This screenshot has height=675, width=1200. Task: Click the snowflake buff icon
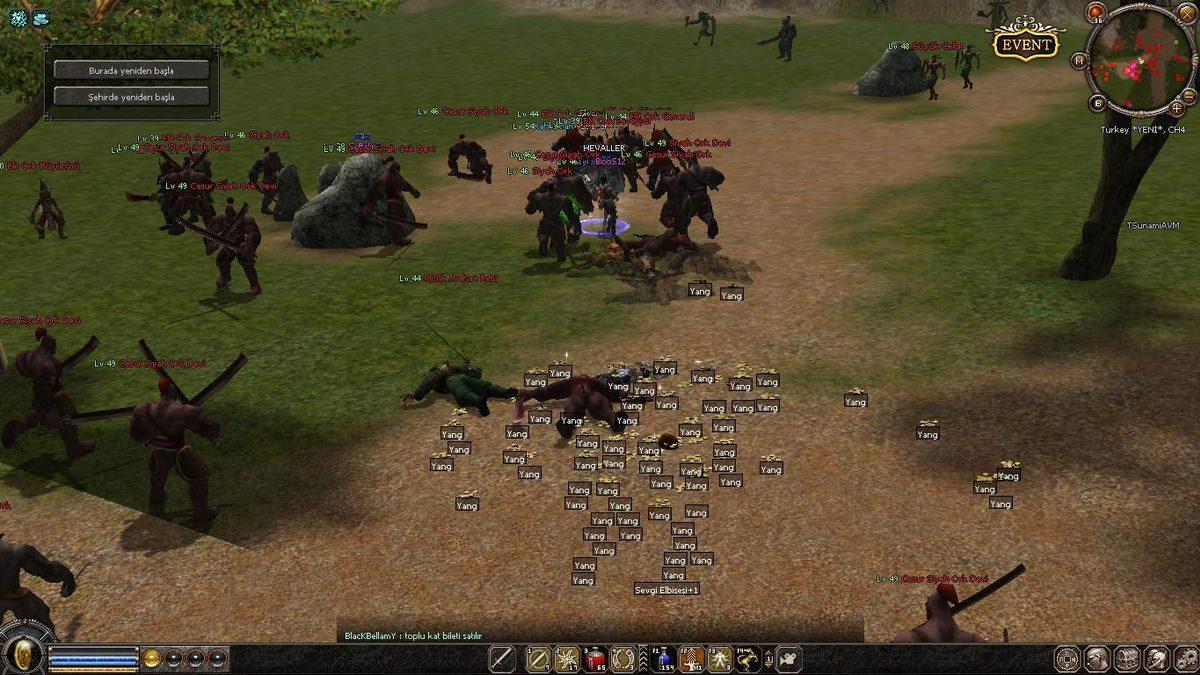[19, 18]
